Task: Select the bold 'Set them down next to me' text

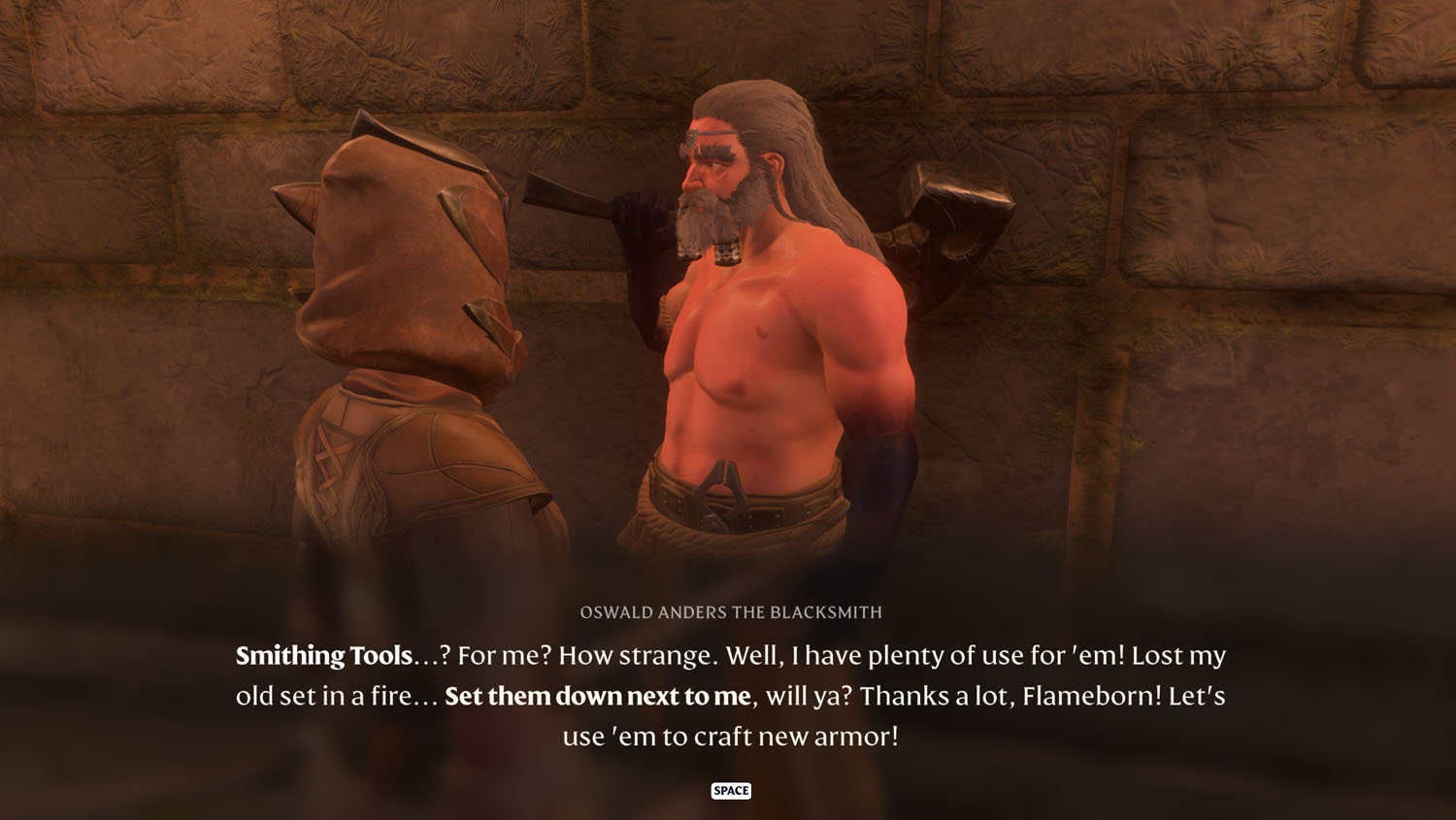Action: tap(597, 696)
